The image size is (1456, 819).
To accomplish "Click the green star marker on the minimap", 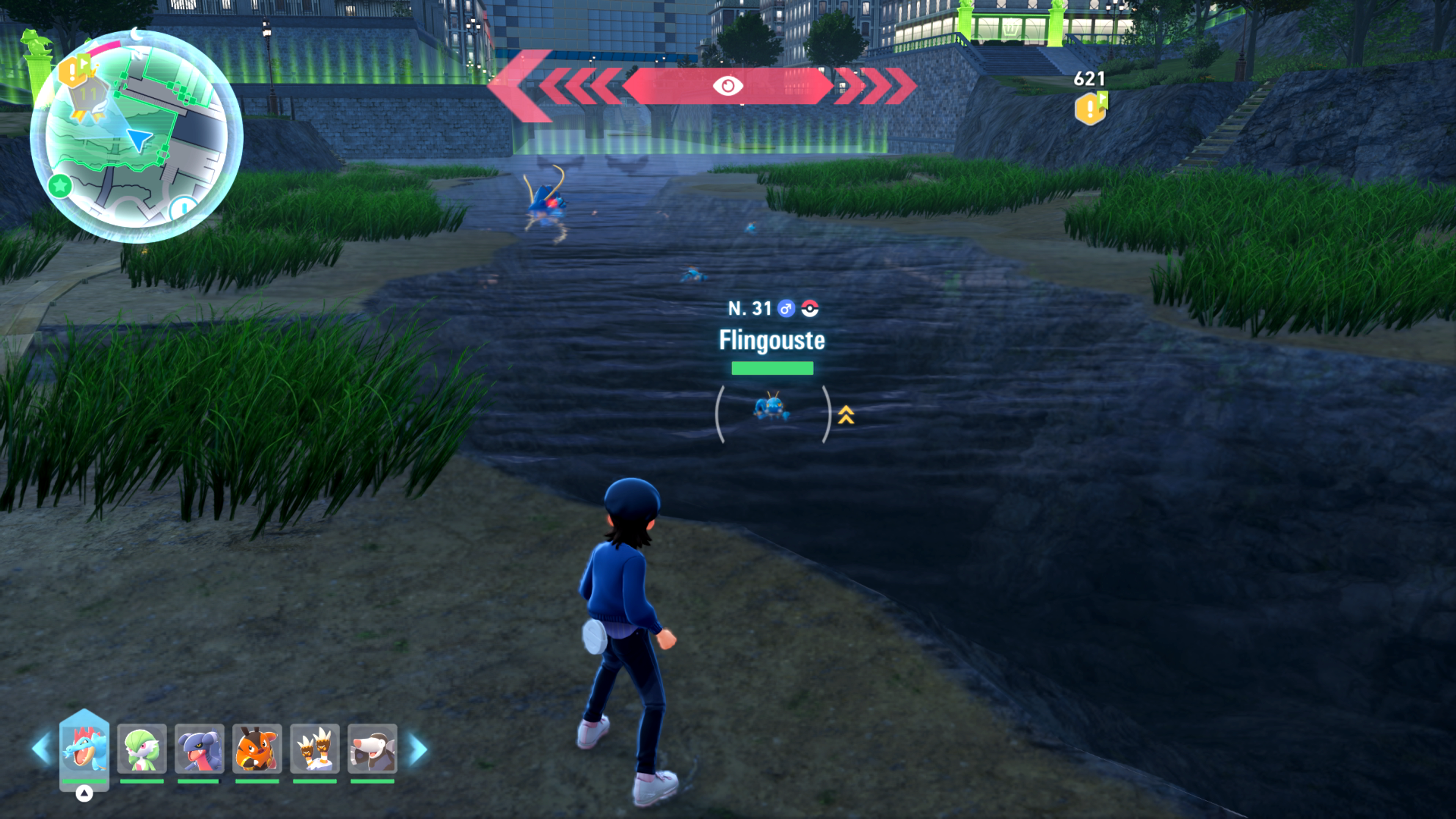I will [60, 185].
